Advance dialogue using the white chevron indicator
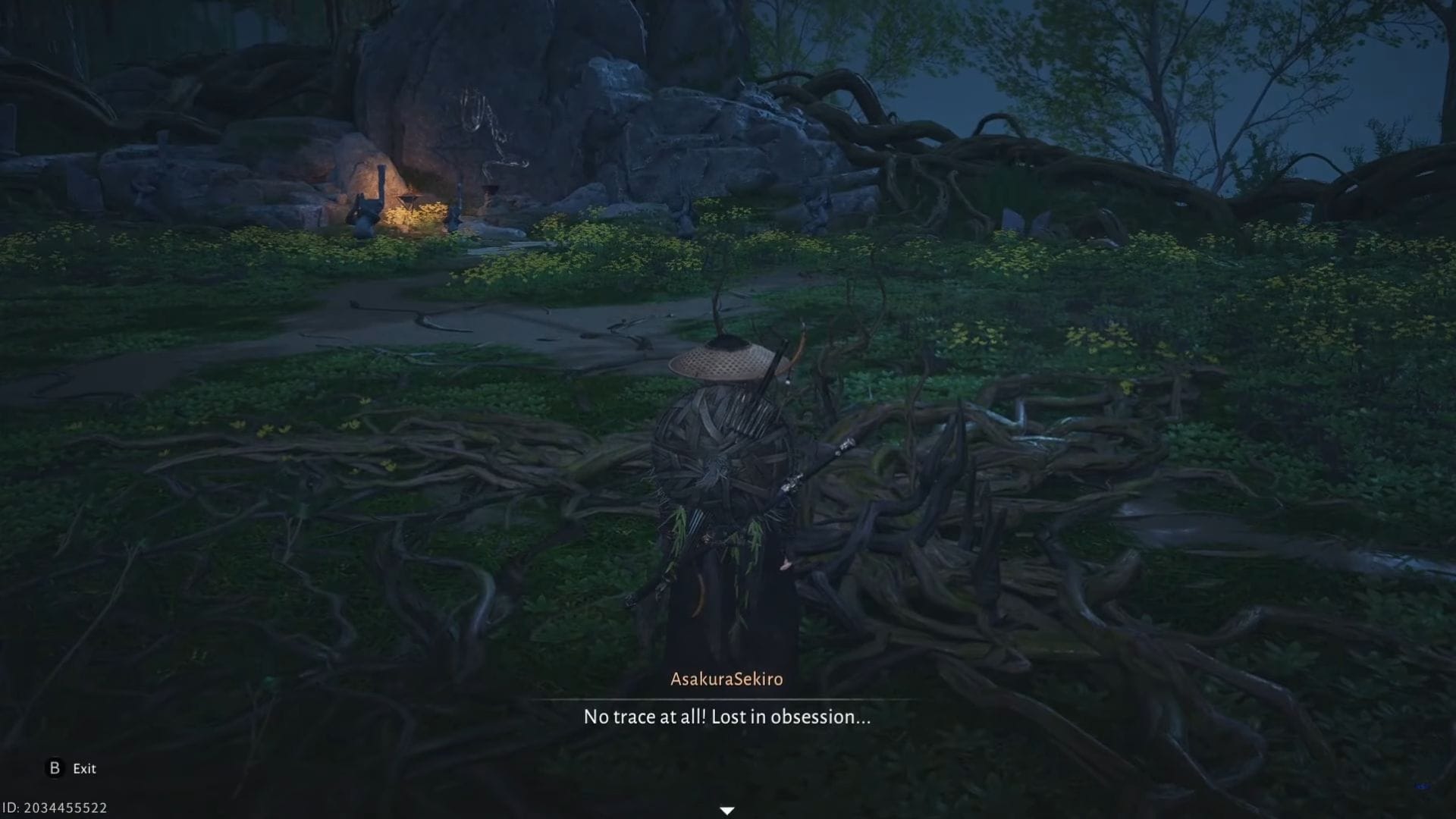1456x819 pixels. click(727, 810)
